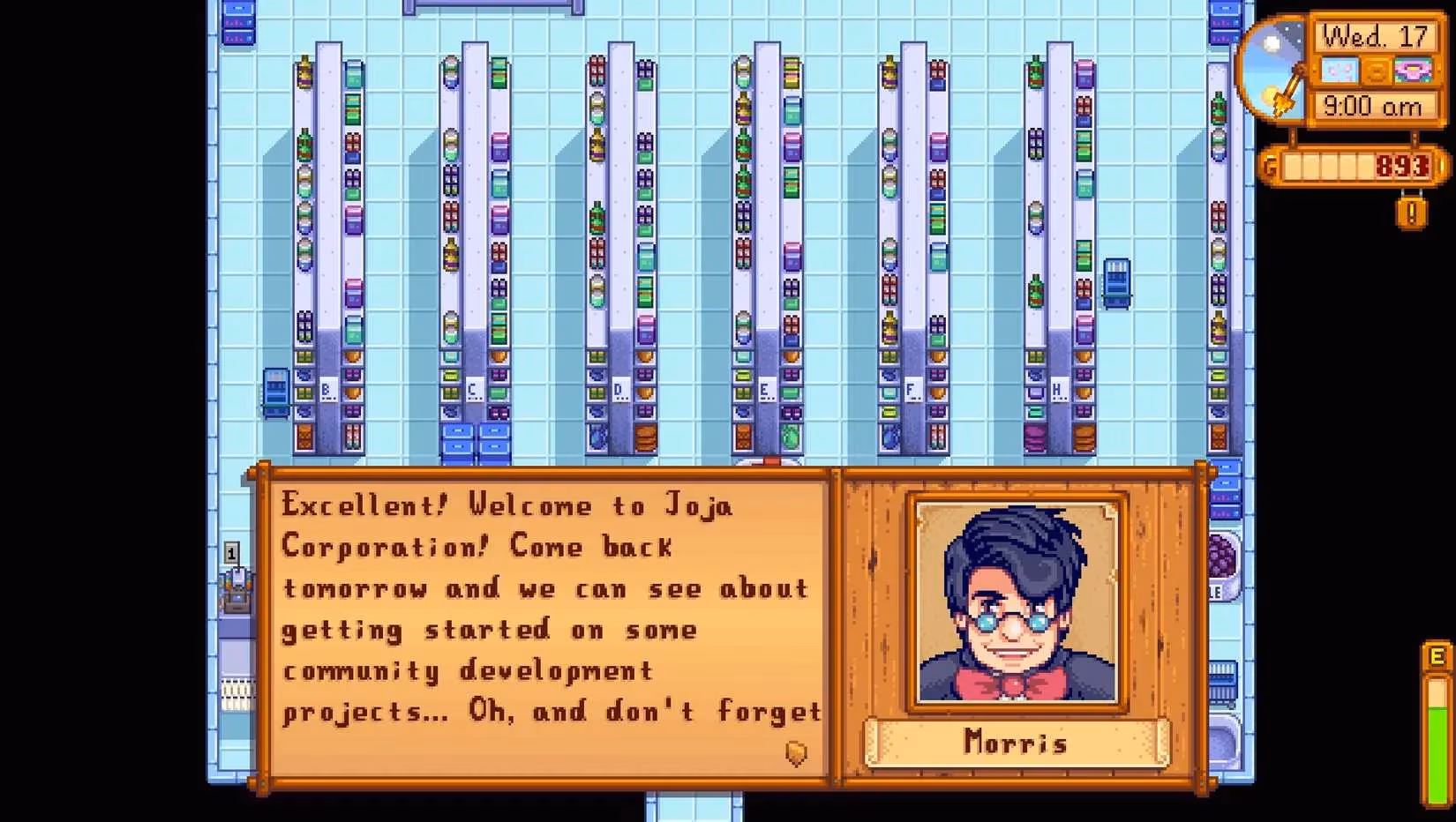Screen dimensions: 1456x822
Task: Click Morris's portrait in the dialogue box
Action: (x=1015, y=604)
